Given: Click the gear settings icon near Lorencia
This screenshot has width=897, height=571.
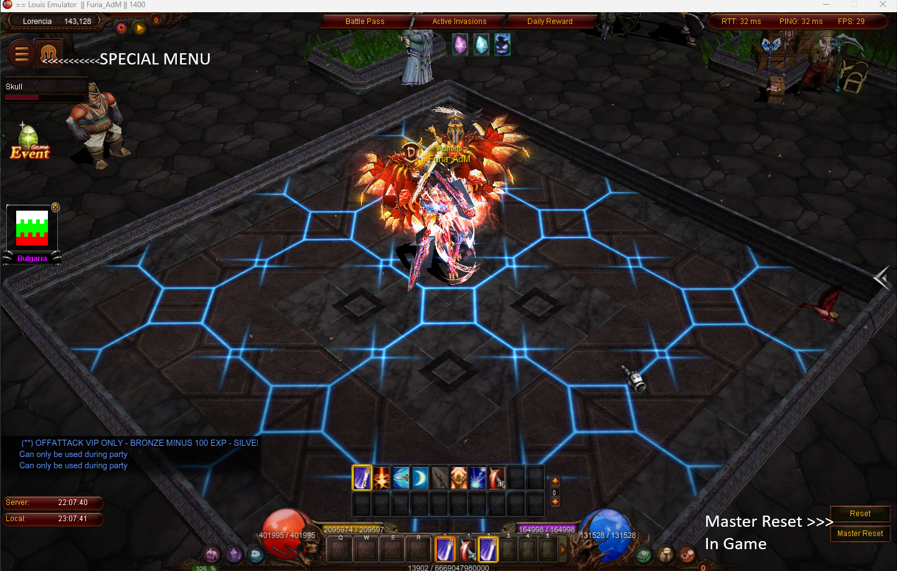Looking at the screenshot, I should tap(121, 28).
